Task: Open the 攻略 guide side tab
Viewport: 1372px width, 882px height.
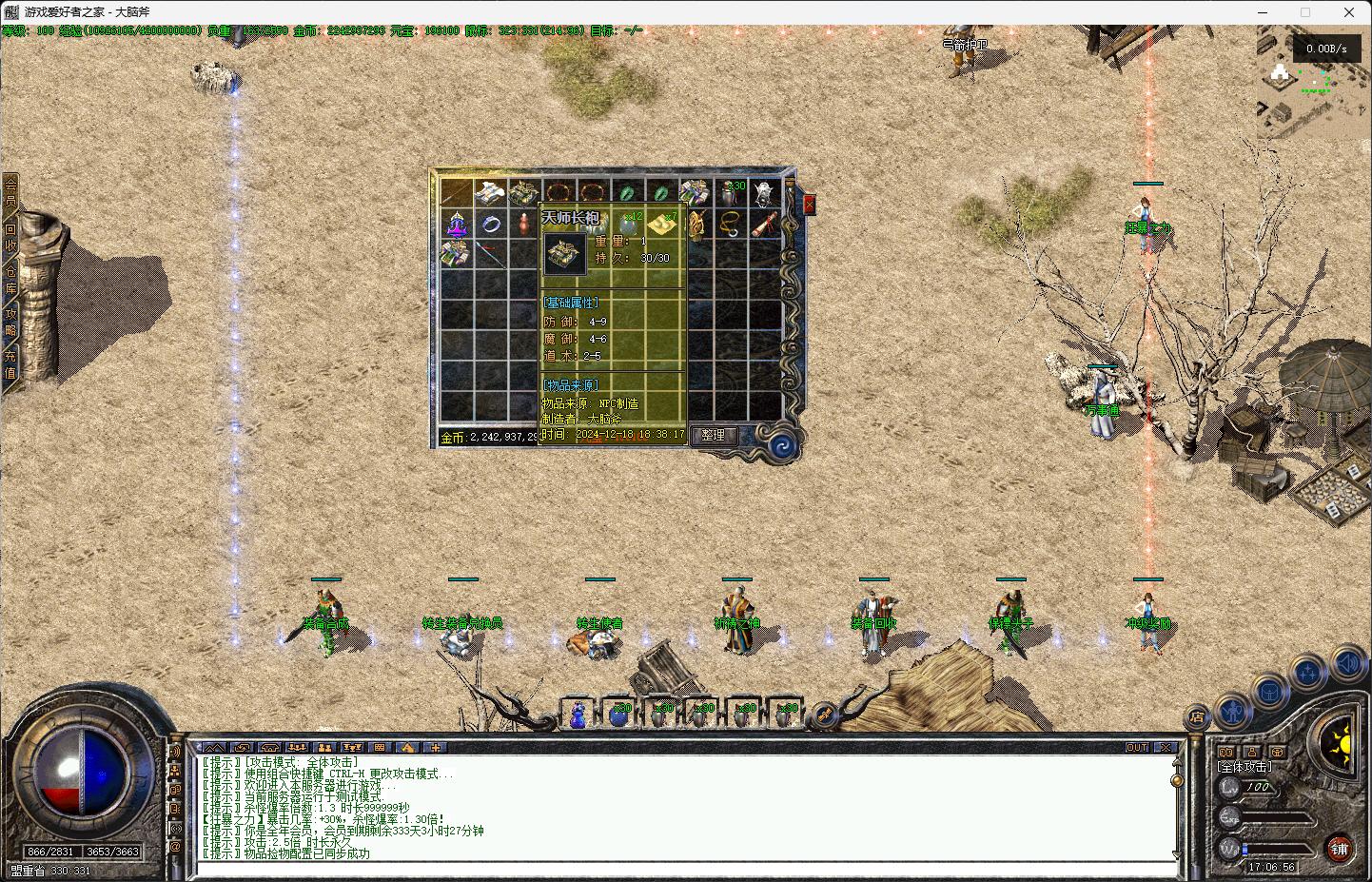Action: point(10,322)
